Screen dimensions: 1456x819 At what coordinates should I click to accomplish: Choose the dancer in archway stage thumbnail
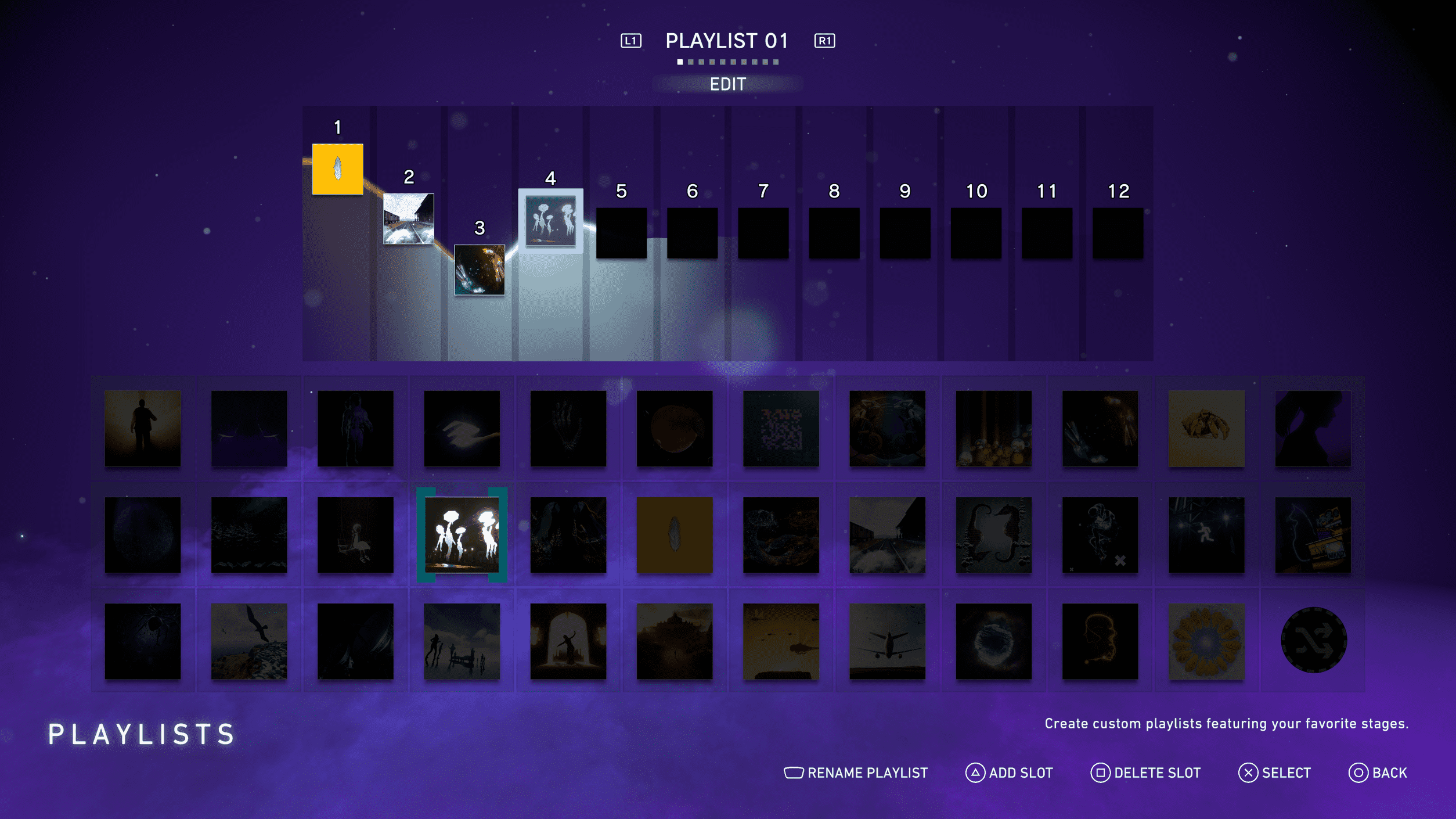568,641
